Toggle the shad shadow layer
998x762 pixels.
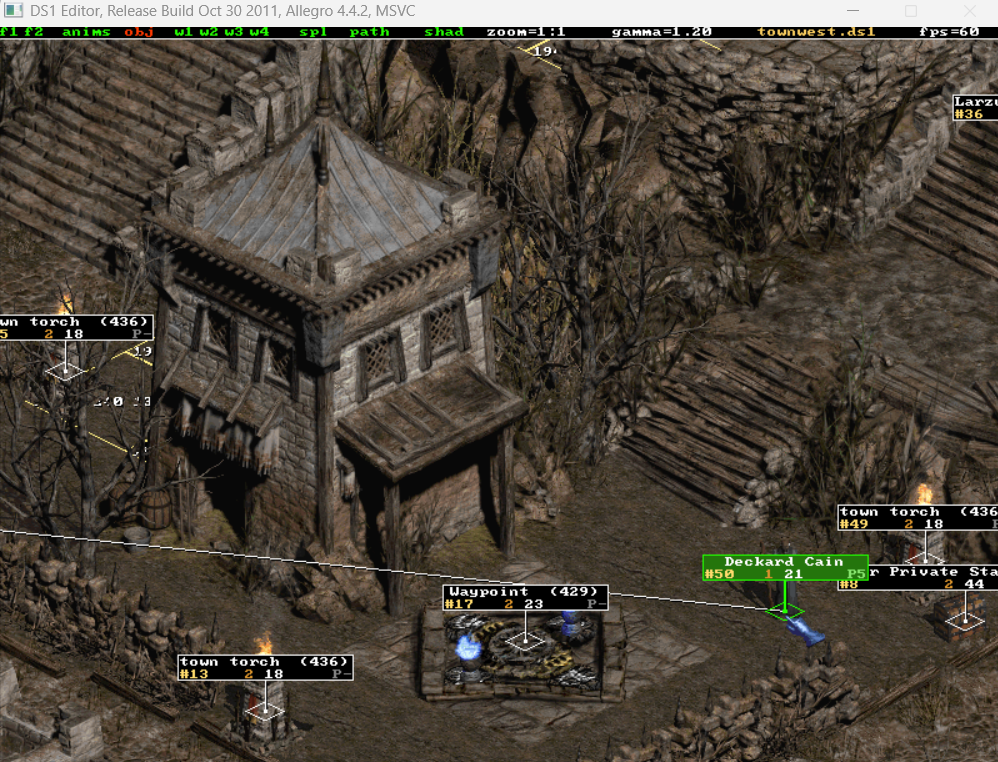[444, 32]
